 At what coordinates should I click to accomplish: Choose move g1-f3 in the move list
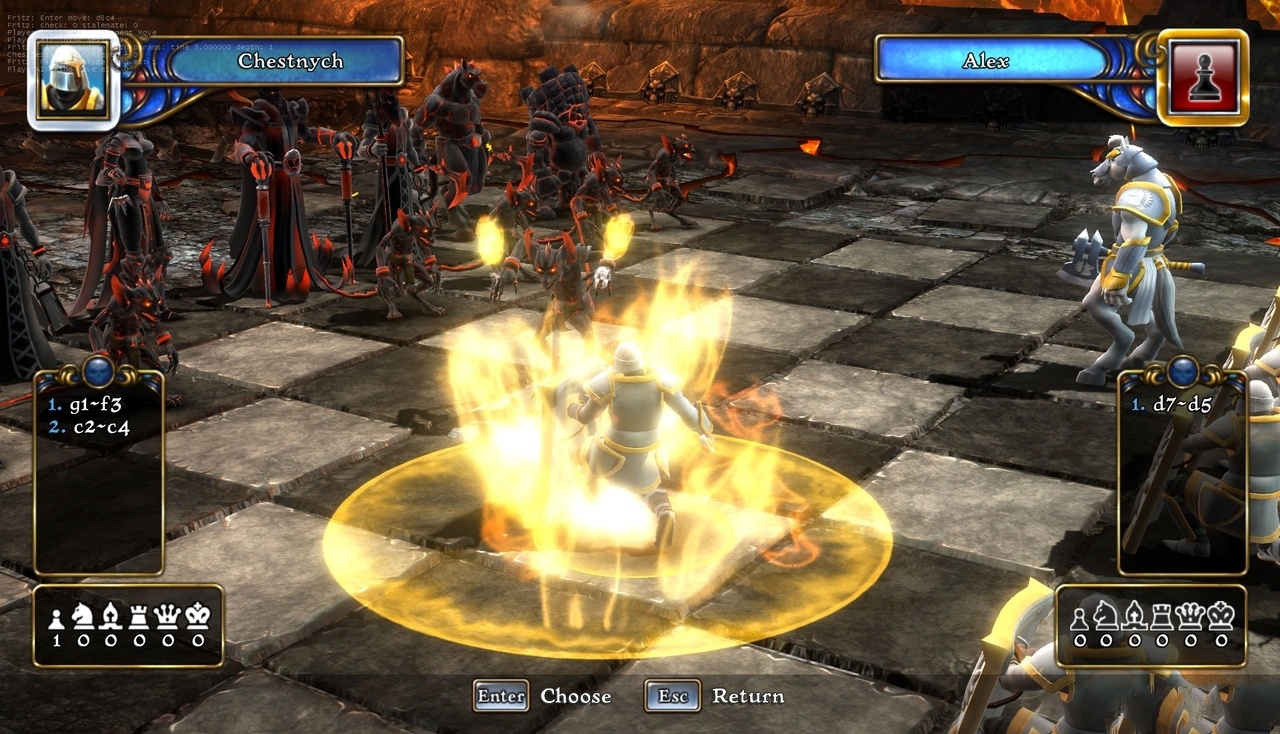(89, 405)
